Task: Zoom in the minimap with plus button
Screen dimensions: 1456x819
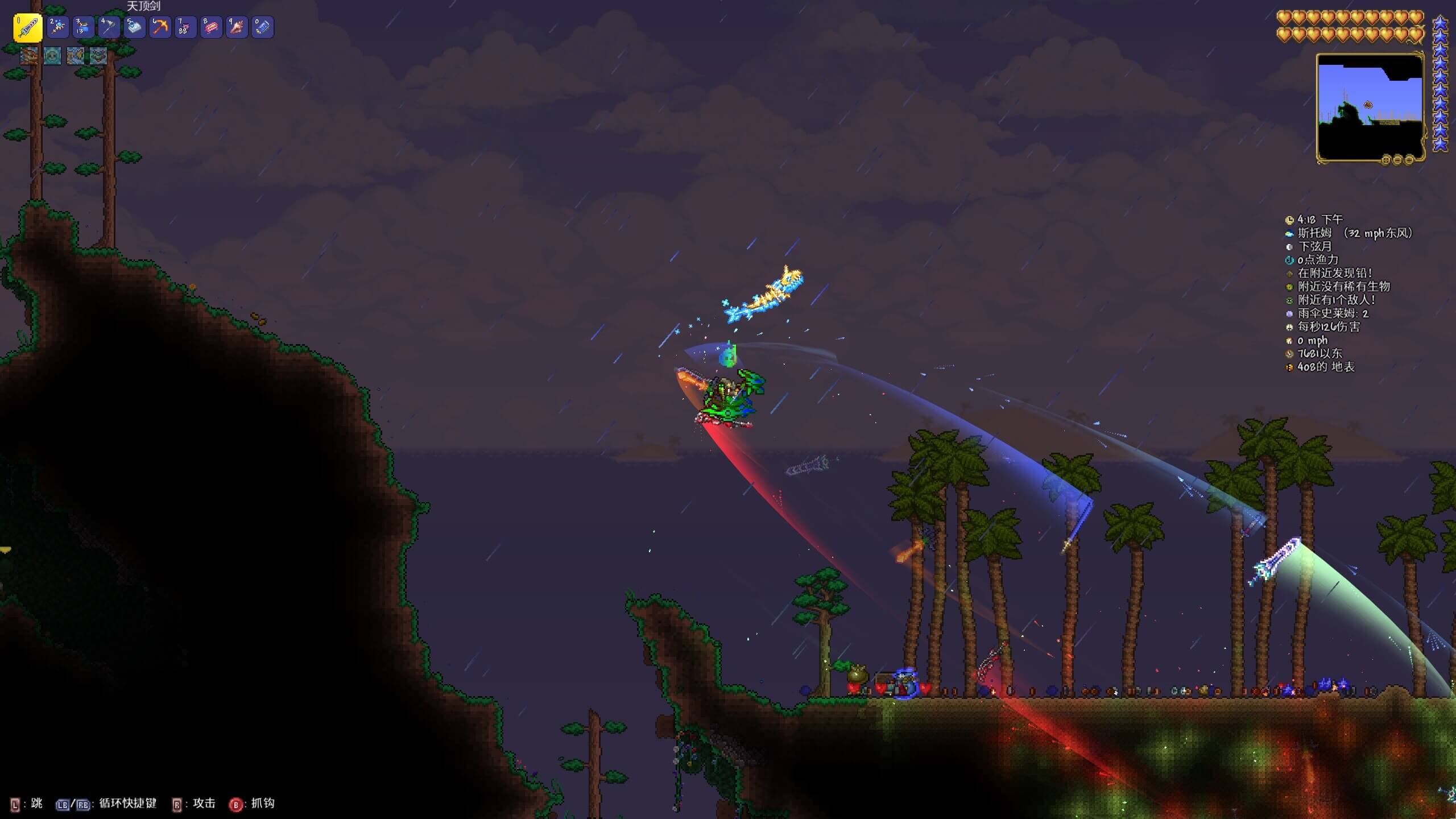Action: point(1409,160)
